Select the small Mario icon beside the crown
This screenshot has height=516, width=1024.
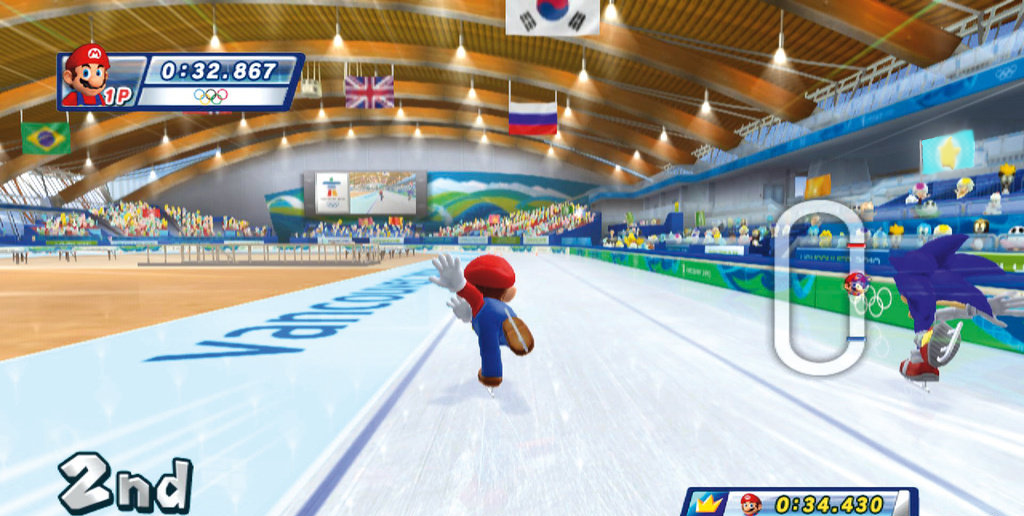[x=750, y=504]
